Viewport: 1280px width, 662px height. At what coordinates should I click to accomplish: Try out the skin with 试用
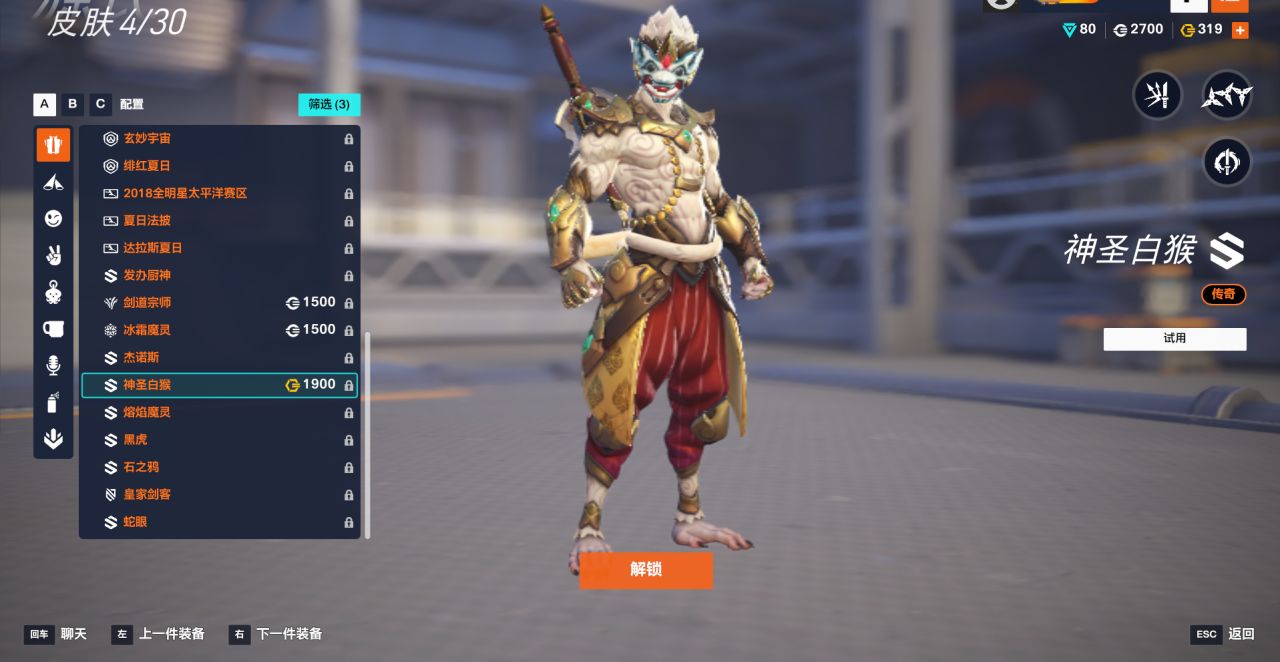pos(1175,339)
